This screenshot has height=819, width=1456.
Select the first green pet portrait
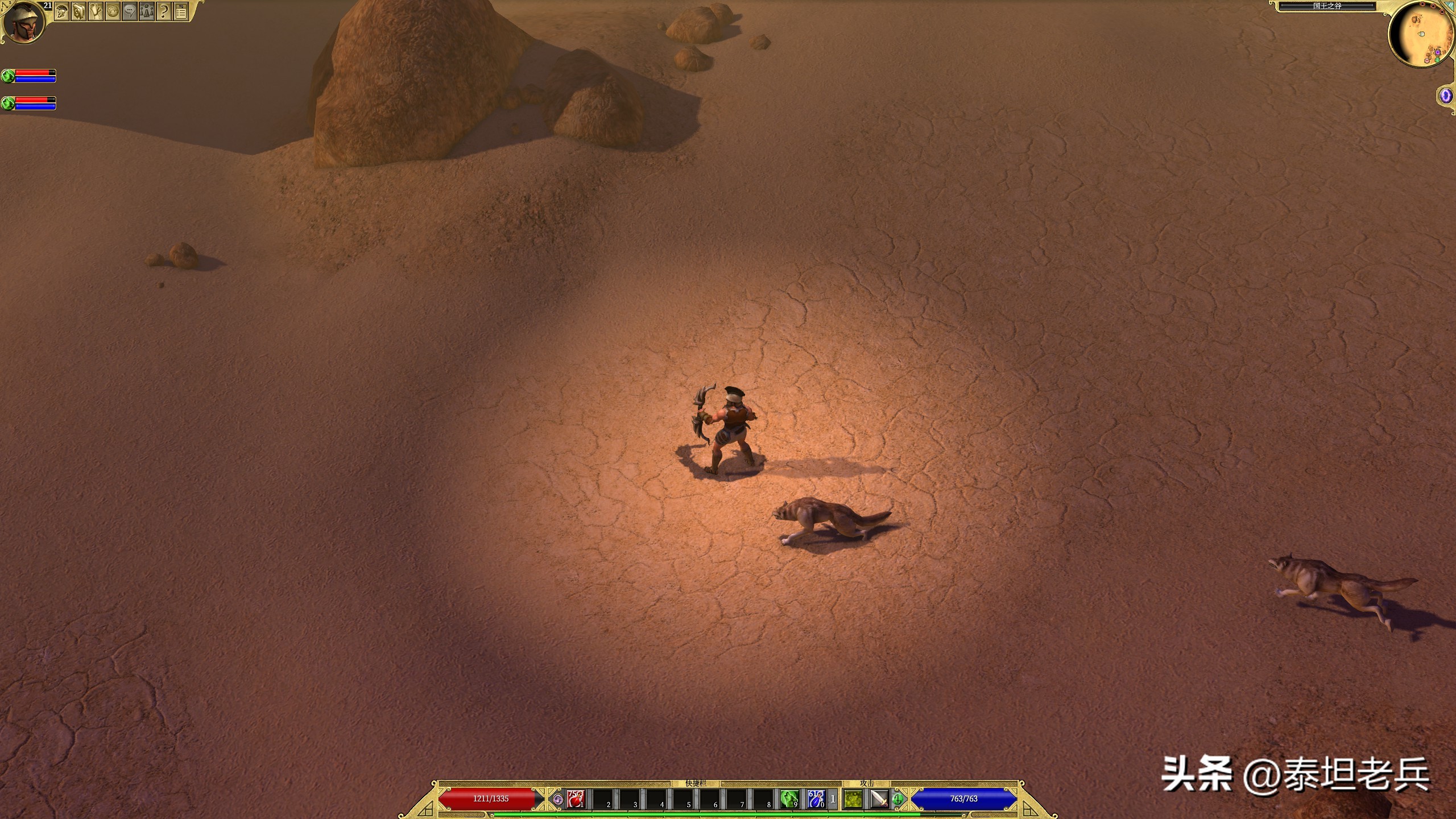pos(8,76)
